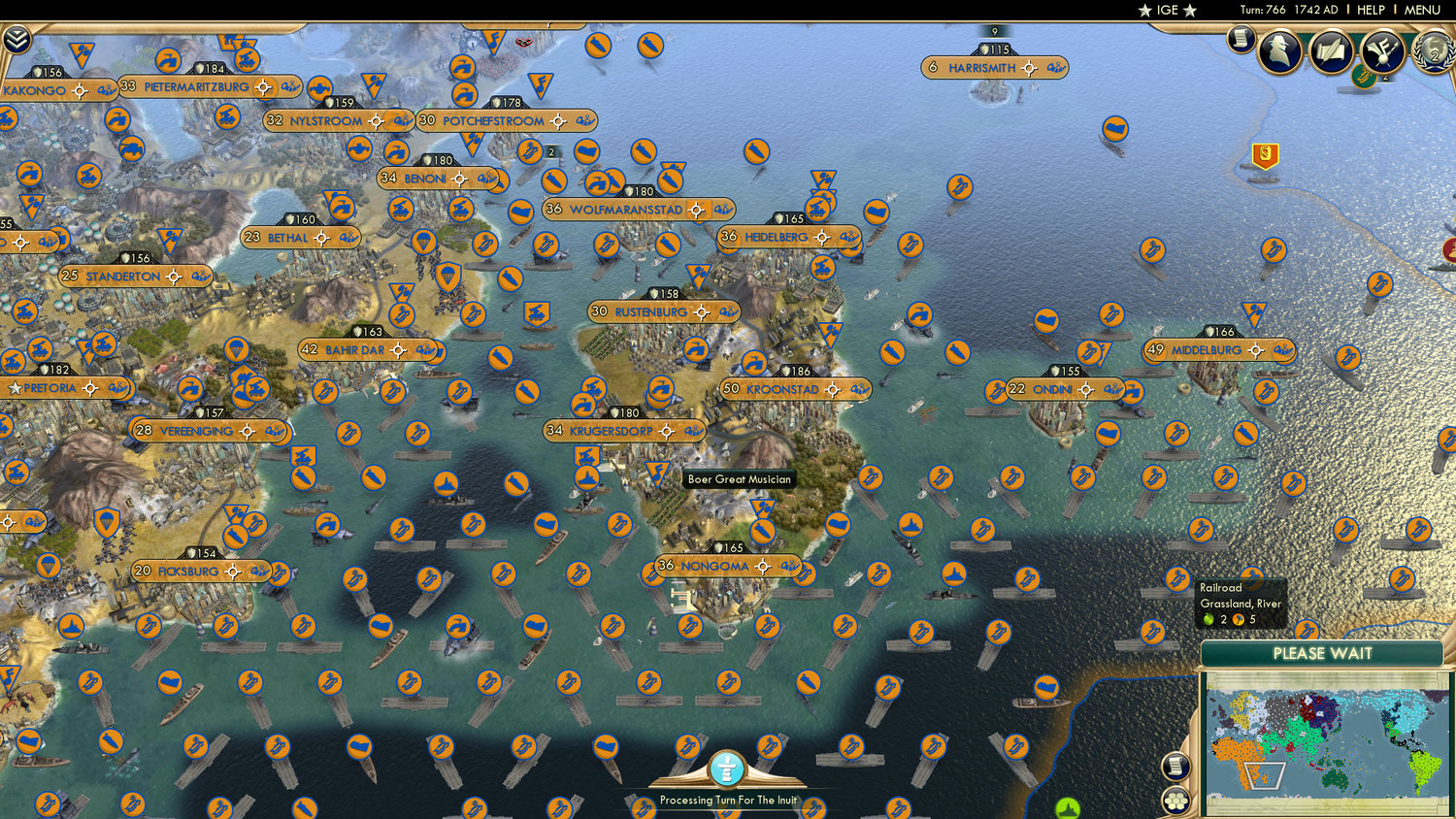Open the scroll-and-quill notification icon

coord(1330,51)
